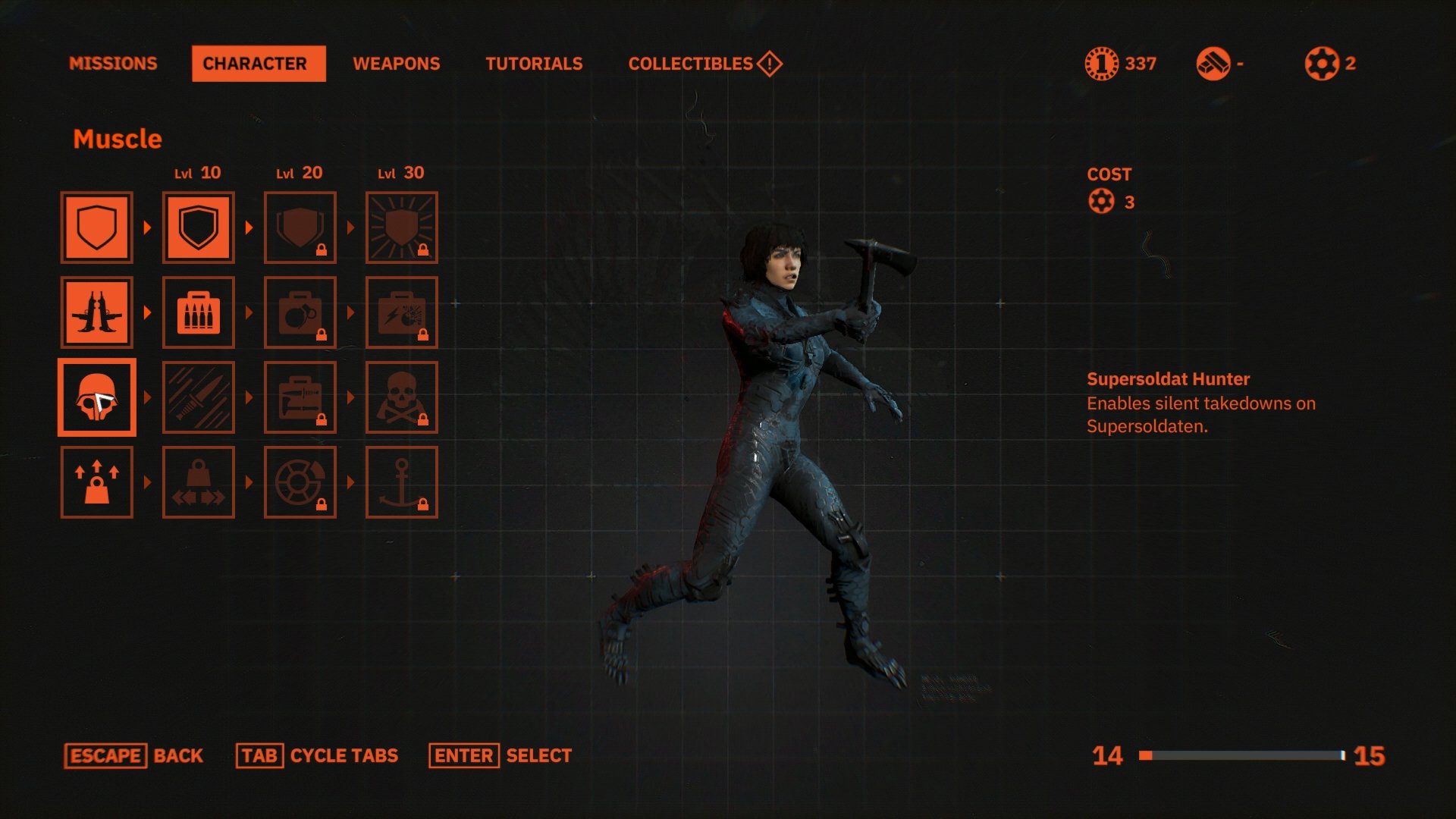1456x819 pixels.
Task: Click the locked explosive kit perk icon
Action: point(402,312)
